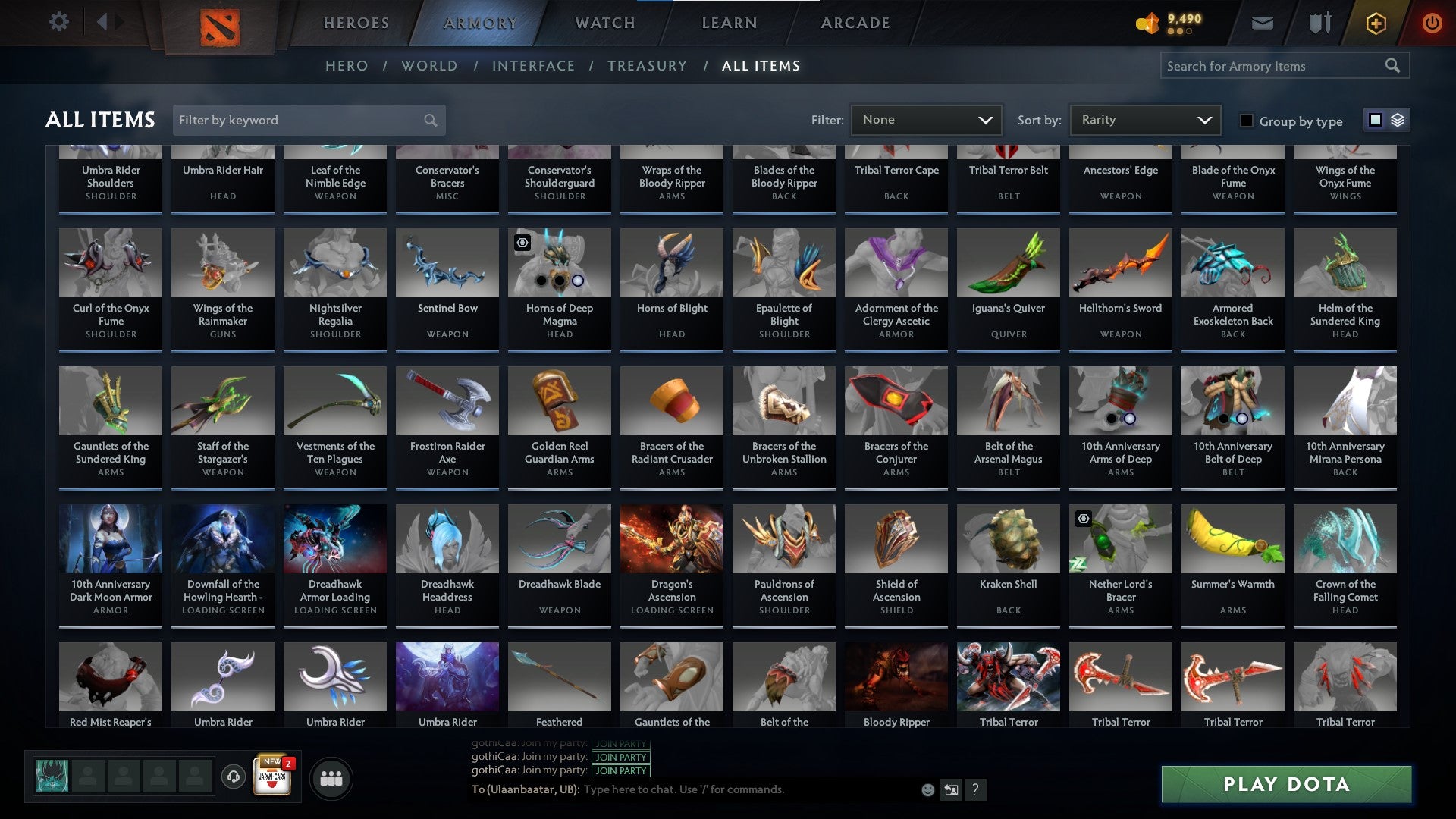The width and height of the screenshot is (1456, 819).
Task: Open the ARCADE menu item
Action: (855, 23)
